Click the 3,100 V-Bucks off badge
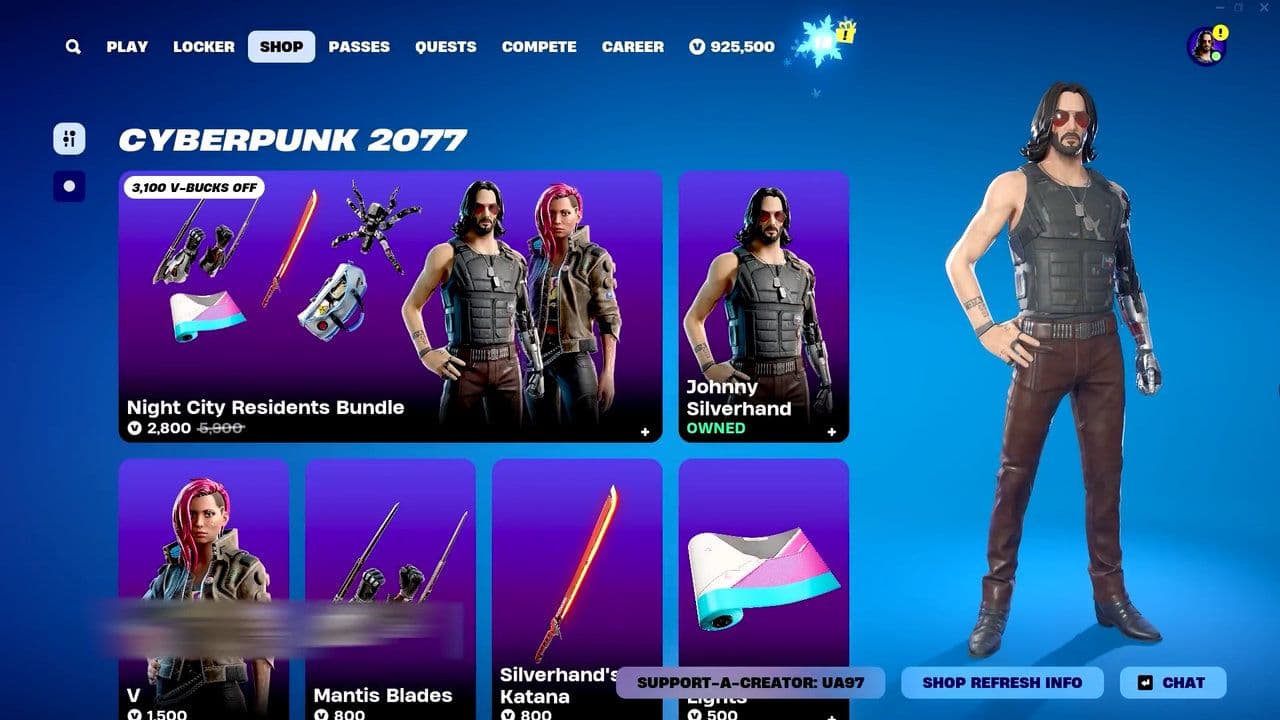 196,188
